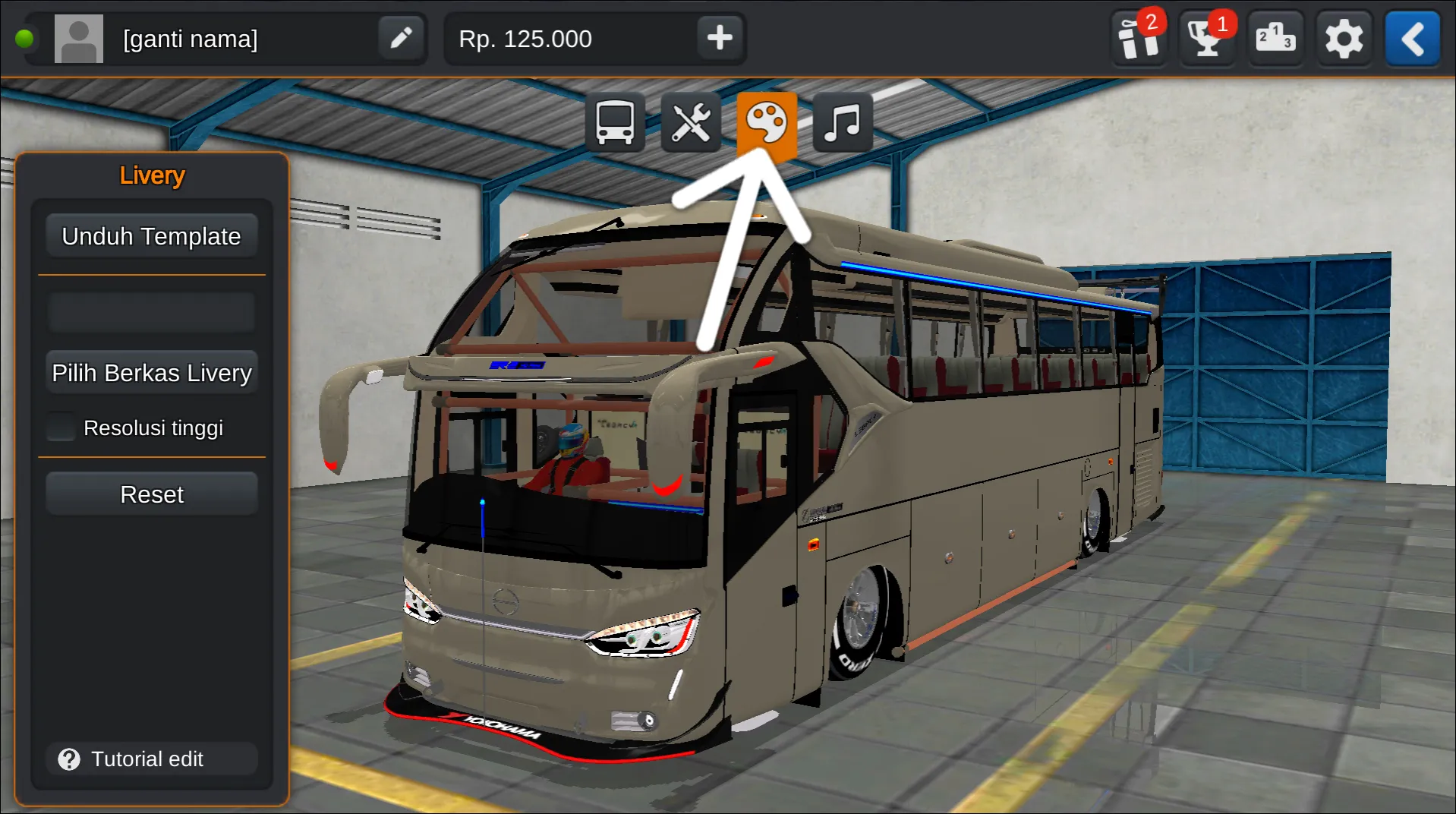Open the music note horn icon
Image resolution: width=1456 pixels, height=814 pixels.
842,121
